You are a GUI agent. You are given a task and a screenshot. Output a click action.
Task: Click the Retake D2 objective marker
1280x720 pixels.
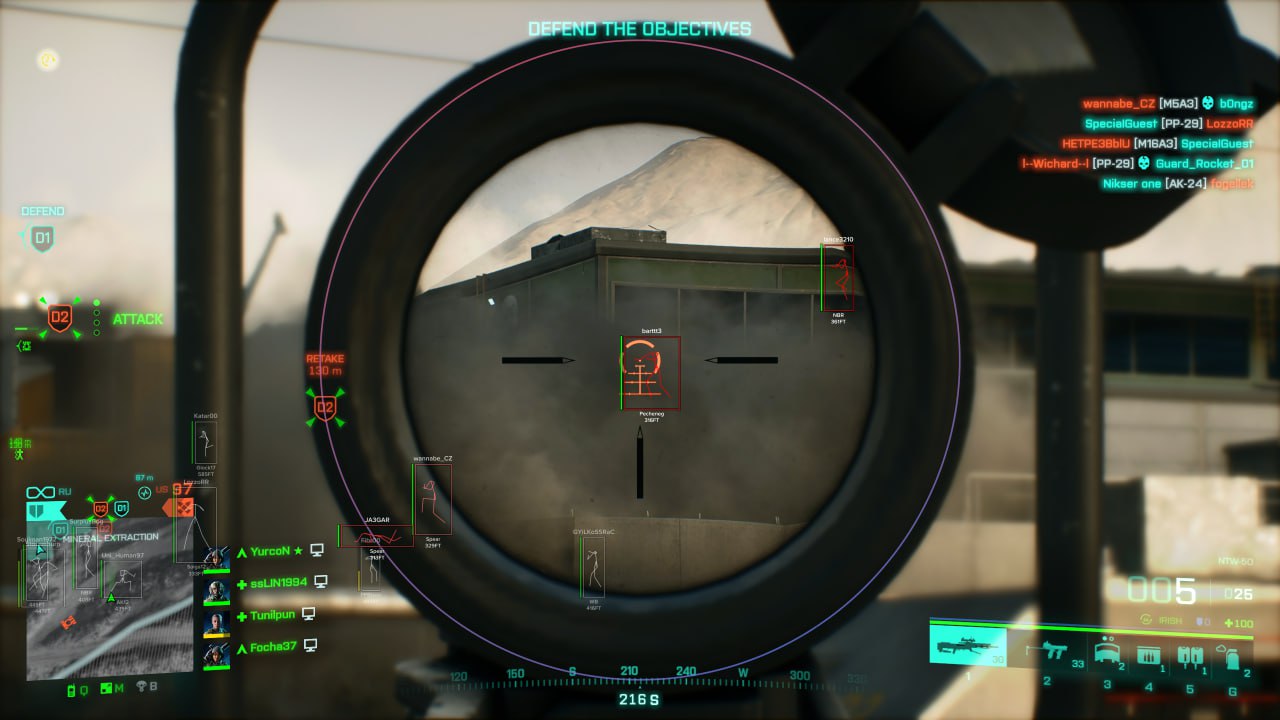pos(325,407)
